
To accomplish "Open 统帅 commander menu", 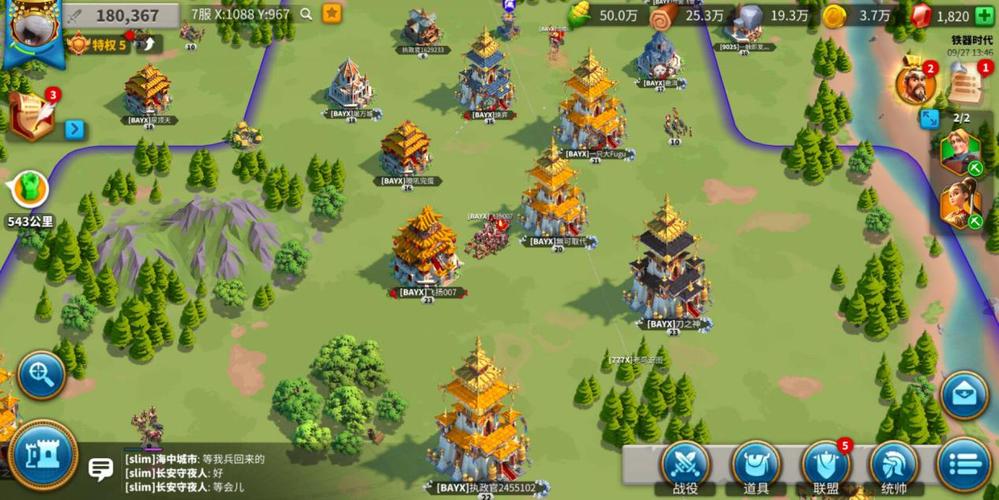I will tap(894, 466).
